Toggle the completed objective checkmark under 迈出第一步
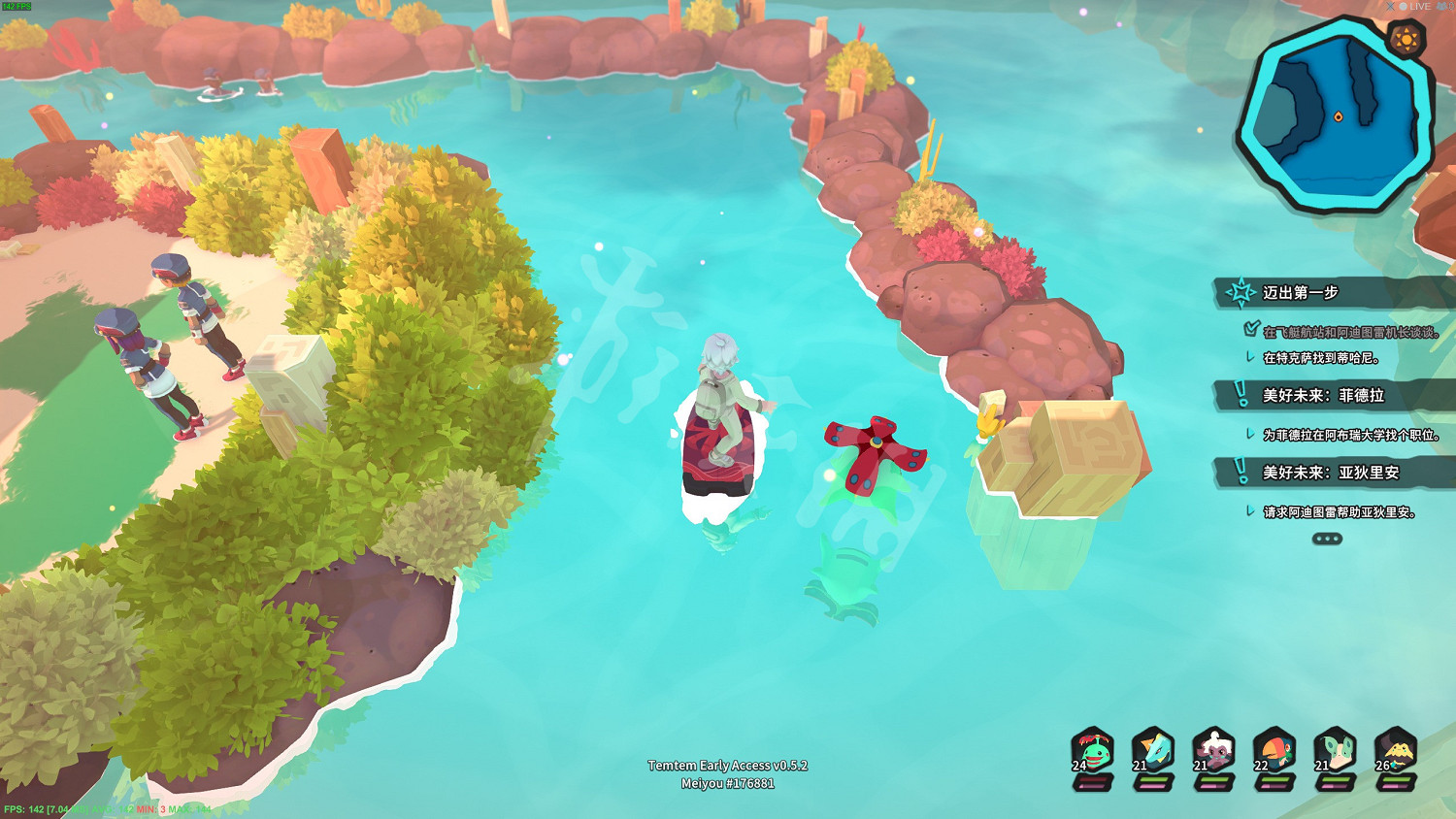Screen dimensions: 1456x819 pos(1251,327)
